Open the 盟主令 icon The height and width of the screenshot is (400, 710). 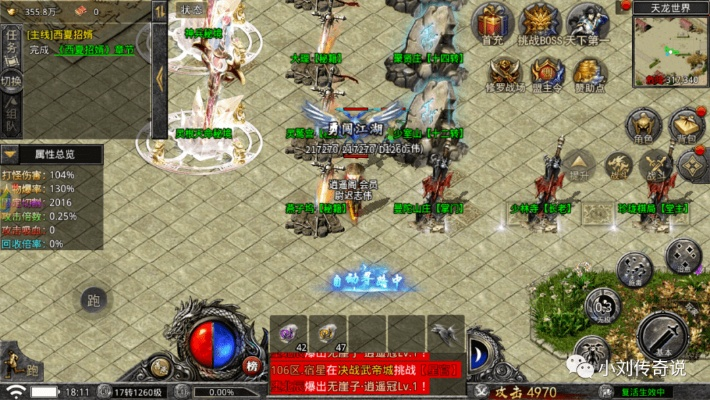point(548,71)
